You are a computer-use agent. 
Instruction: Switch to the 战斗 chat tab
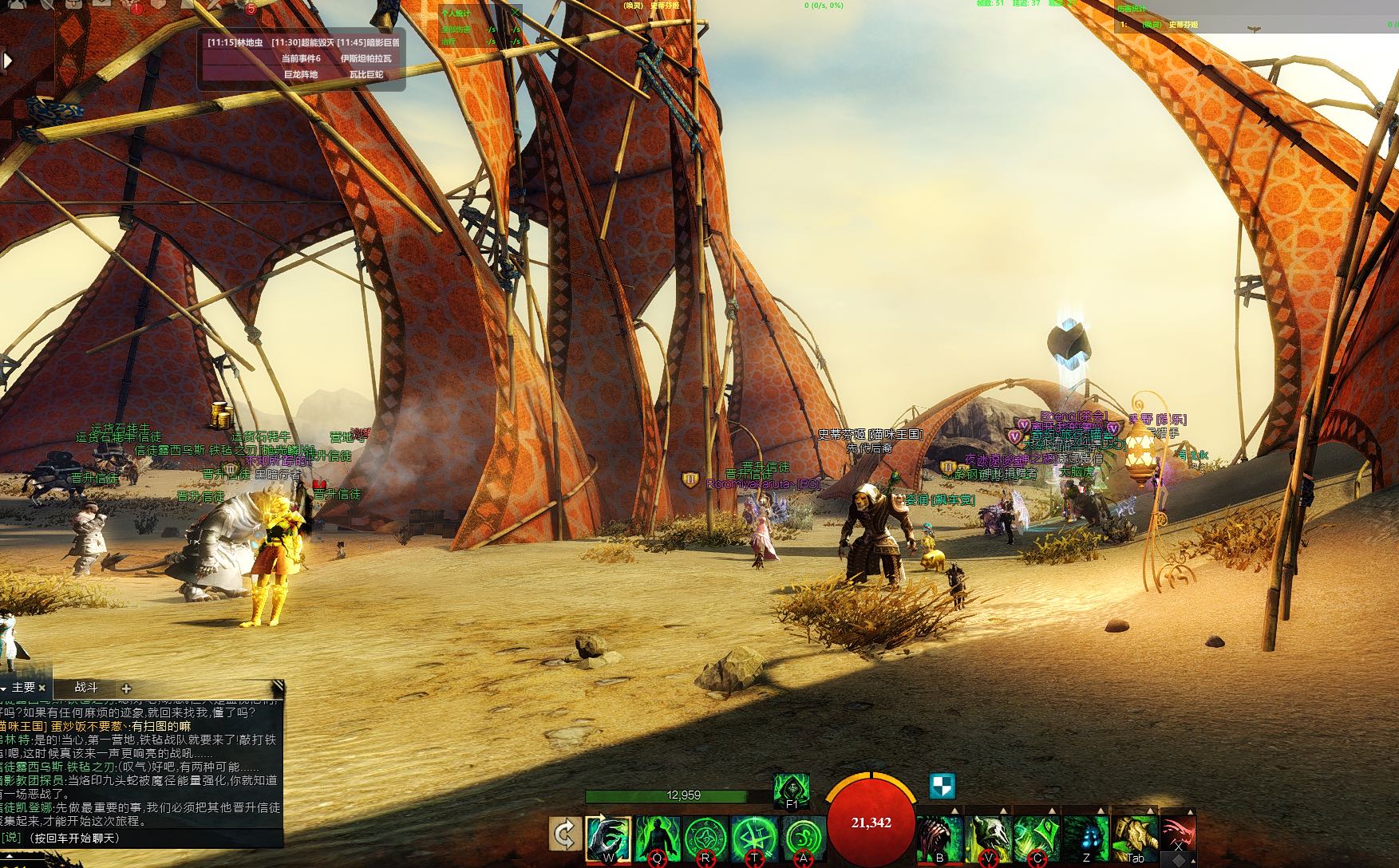click(x=86, y=687)
